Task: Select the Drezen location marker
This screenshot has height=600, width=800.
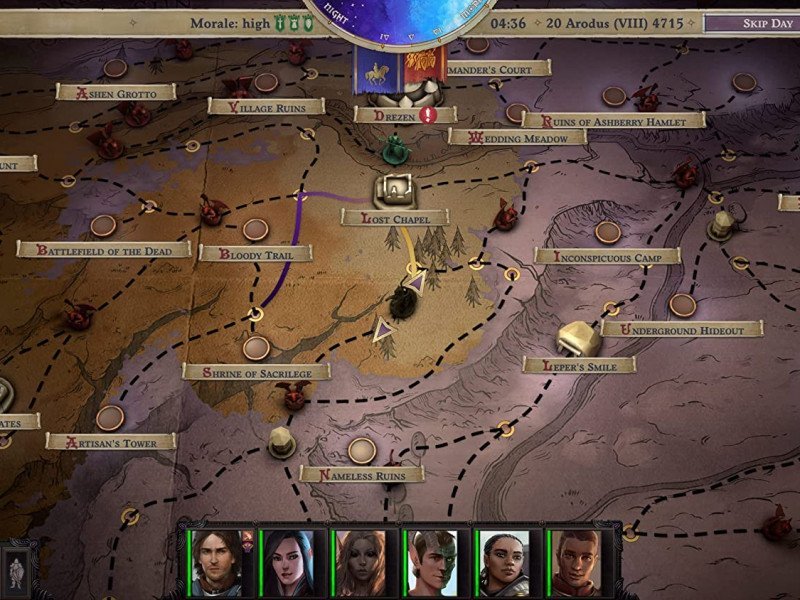Action: [x=393, y=115]
